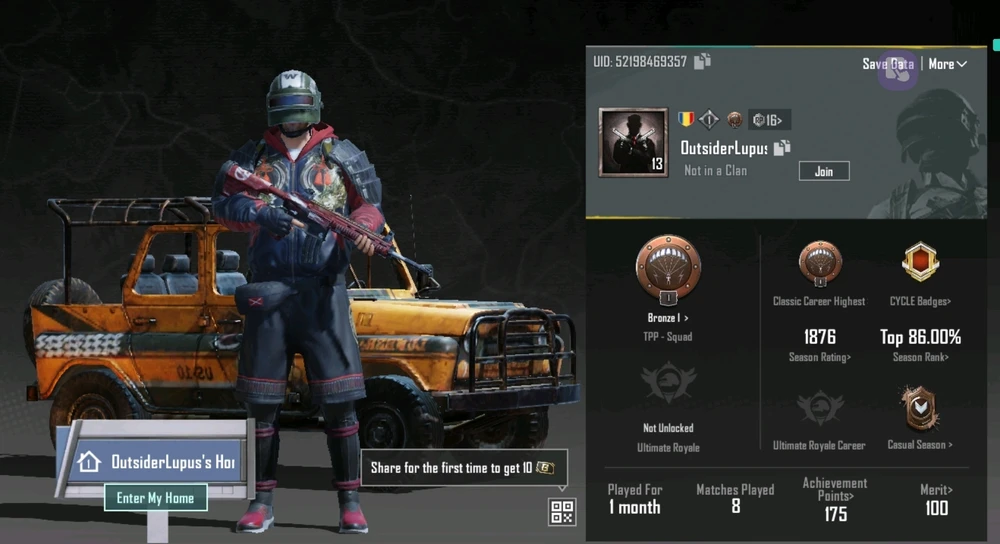Screen dimensions: 1000x544
Task: Copy the OutsiderLupus player name
Action: click(x=782, y=148)
